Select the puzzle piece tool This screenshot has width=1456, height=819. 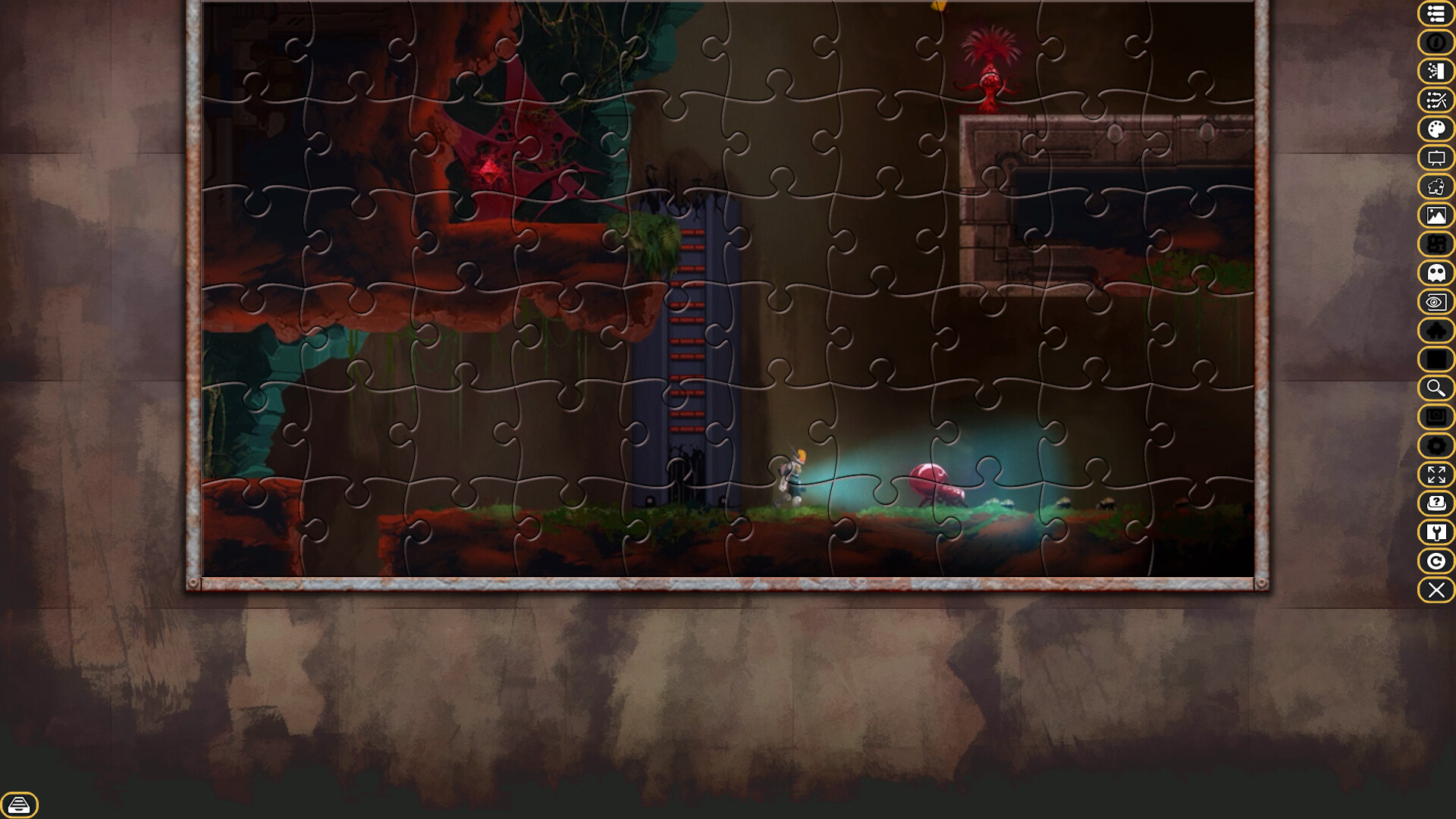[1436, 187]
